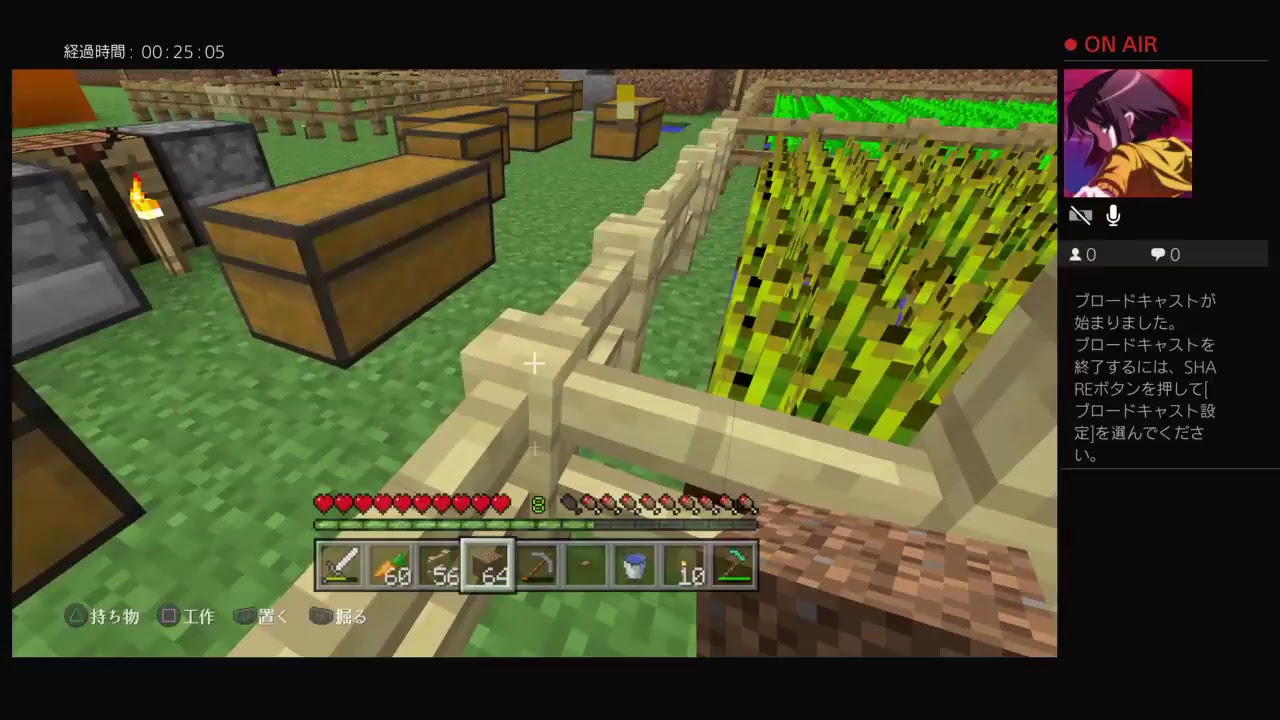The image size is (1280, 720).
Task: Click the comment speech bubble icon
Action: pyautogui.click(x=1158, y=254)
